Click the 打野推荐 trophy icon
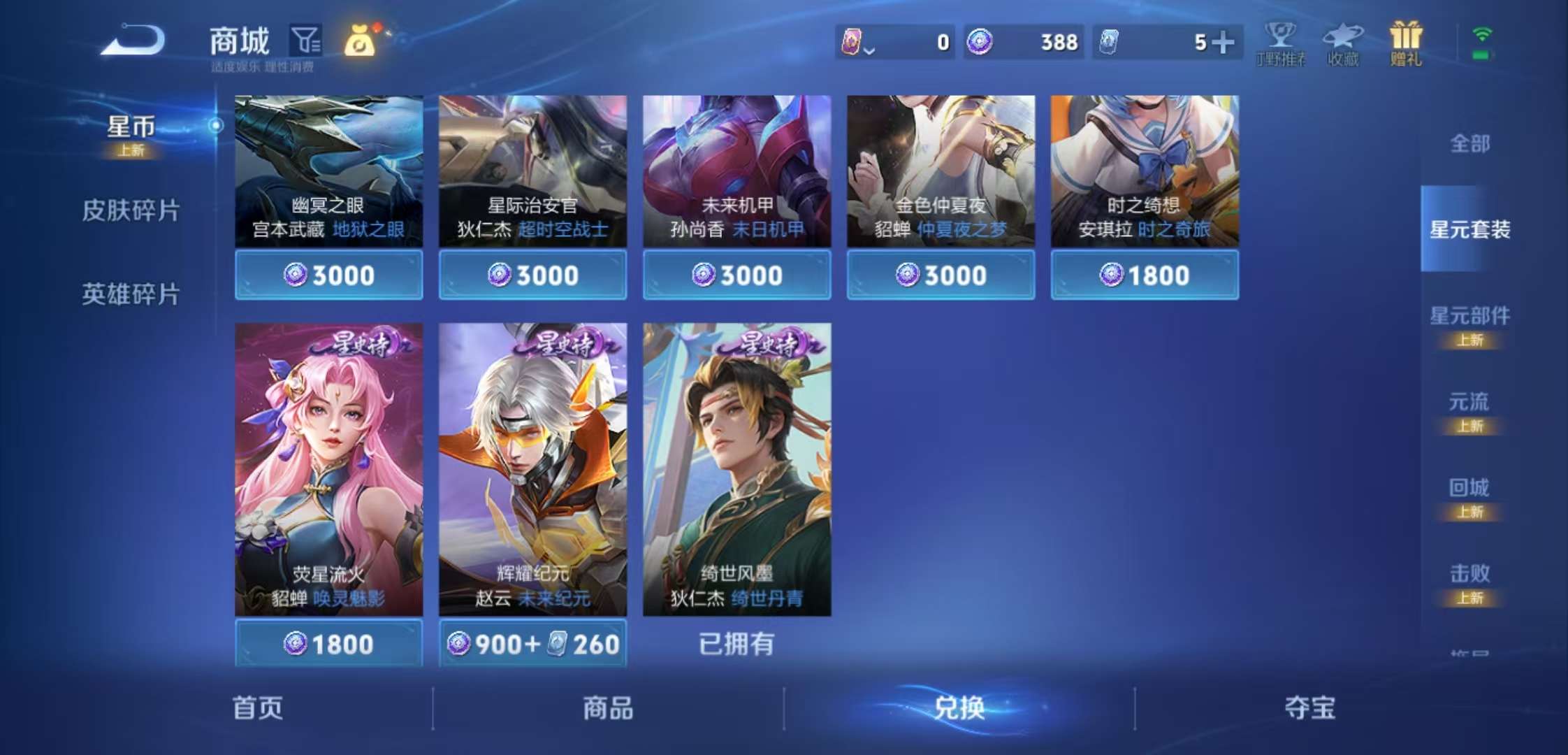Screen dimensions: 1568x755 click(1281, 43)
